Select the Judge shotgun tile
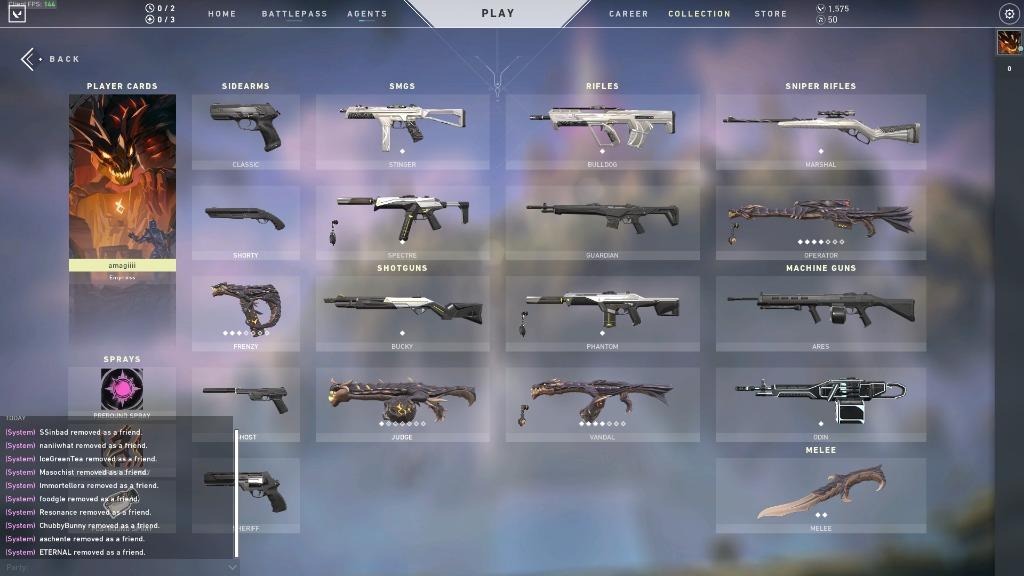 click(402, 404)
